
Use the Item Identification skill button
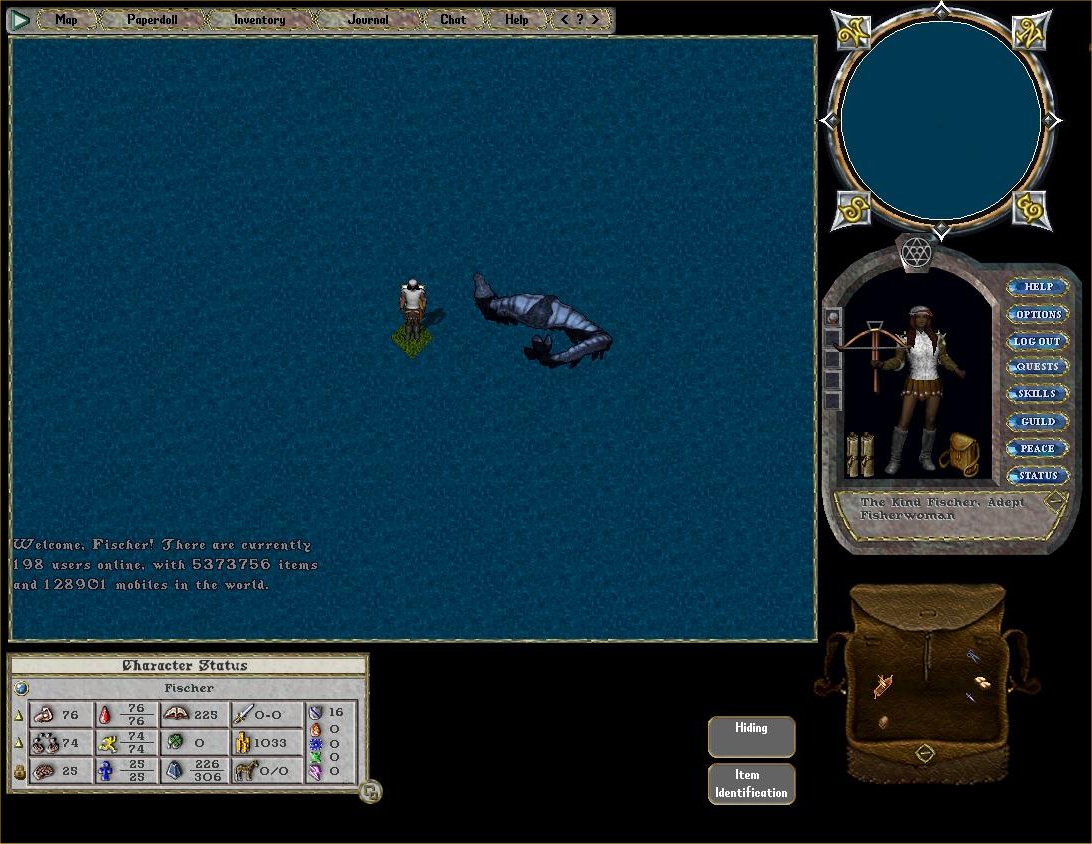(x=751, y=784)
